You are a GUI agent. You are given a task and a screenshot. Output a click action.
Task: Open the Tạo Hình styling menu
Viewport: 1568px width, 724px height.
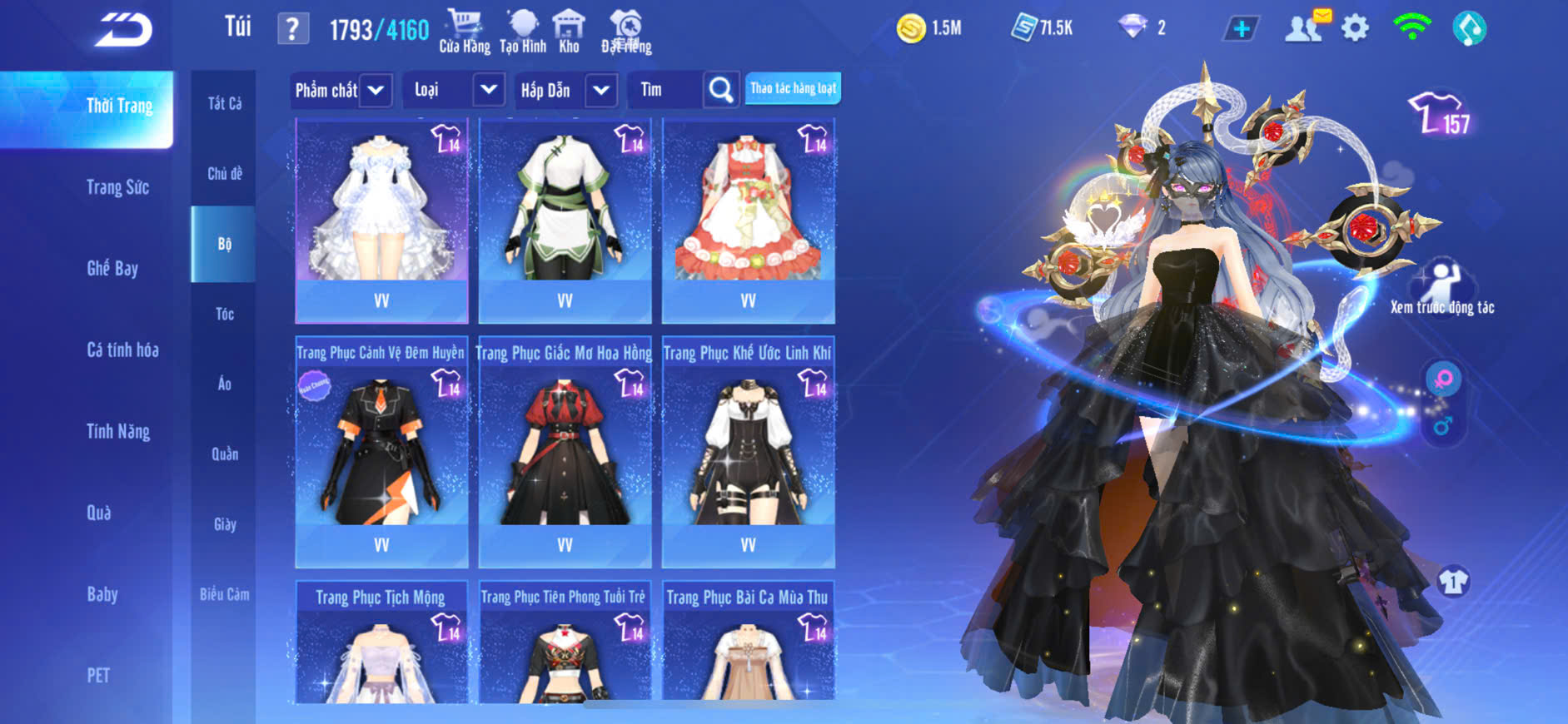523,32
